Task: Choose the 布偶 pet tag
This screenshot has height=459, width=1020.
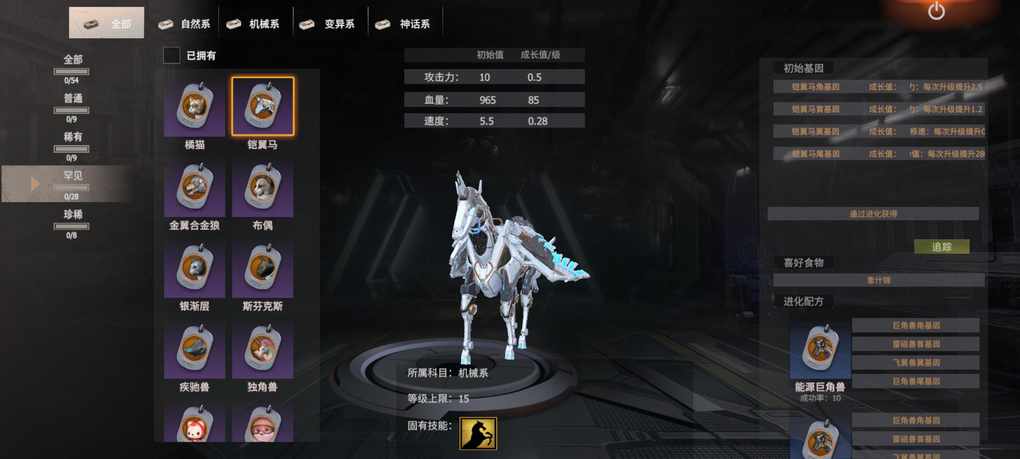Action: (x=263, y=188)
